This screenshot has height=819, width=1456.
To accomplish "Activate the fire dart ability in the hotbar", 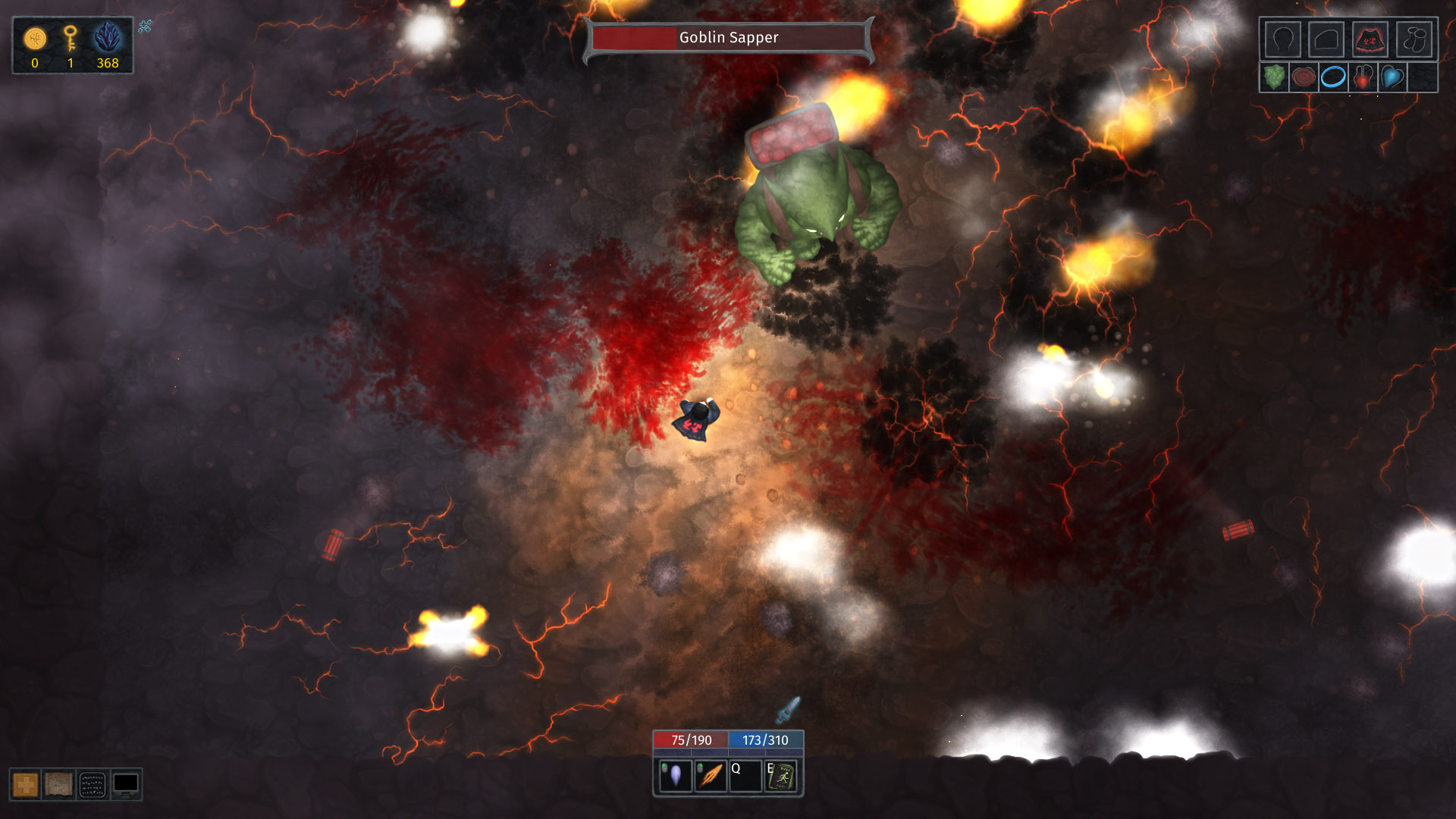I will [x=710, y=777].
